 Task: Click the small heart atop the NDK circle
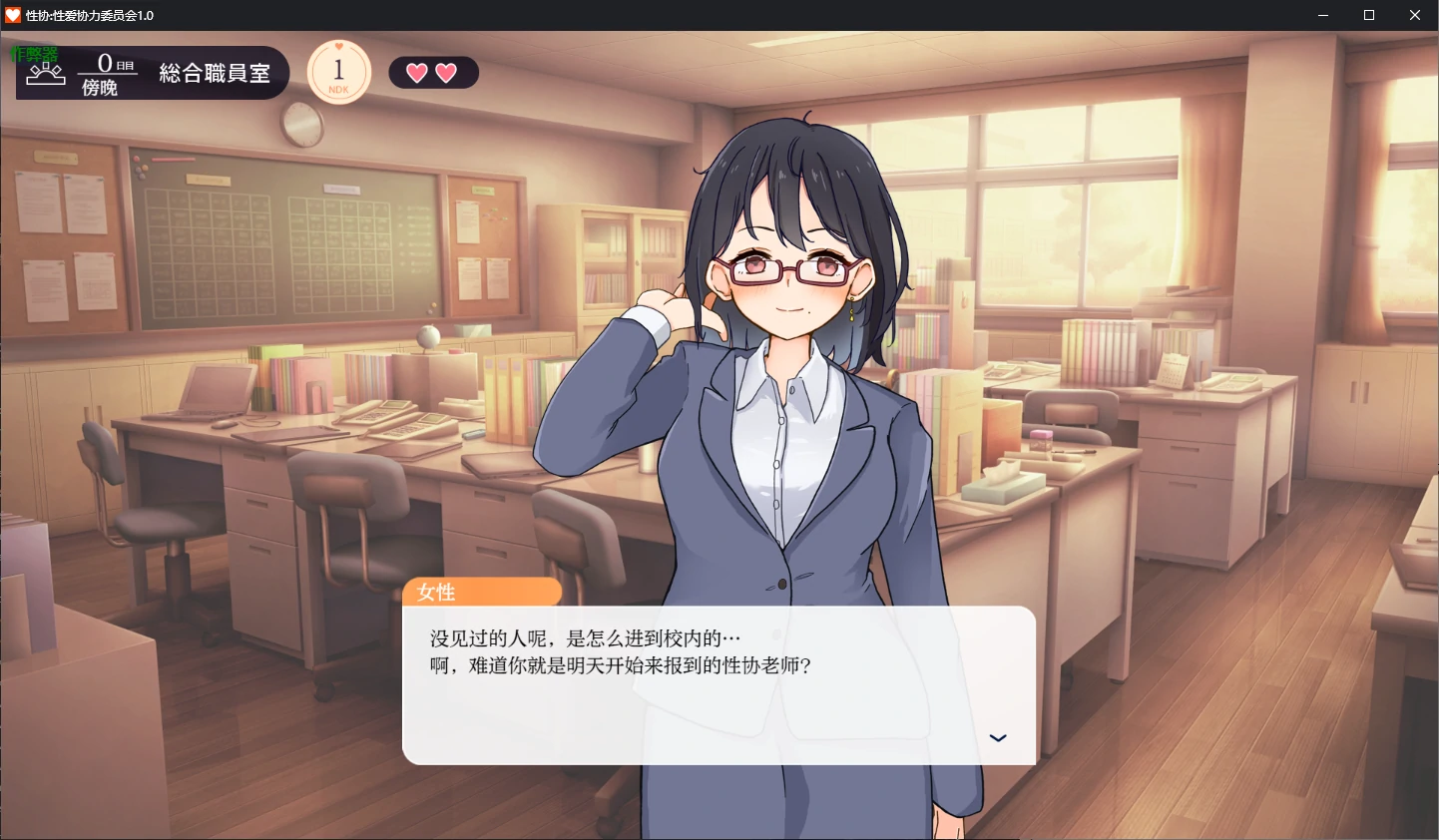[x=338, y=48]
